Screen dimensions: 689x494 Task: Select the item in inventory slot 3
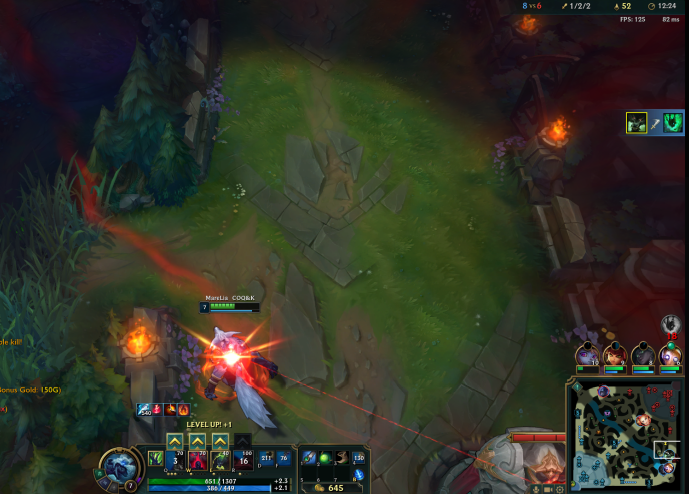pyautogui.click(x=342, y=457)
